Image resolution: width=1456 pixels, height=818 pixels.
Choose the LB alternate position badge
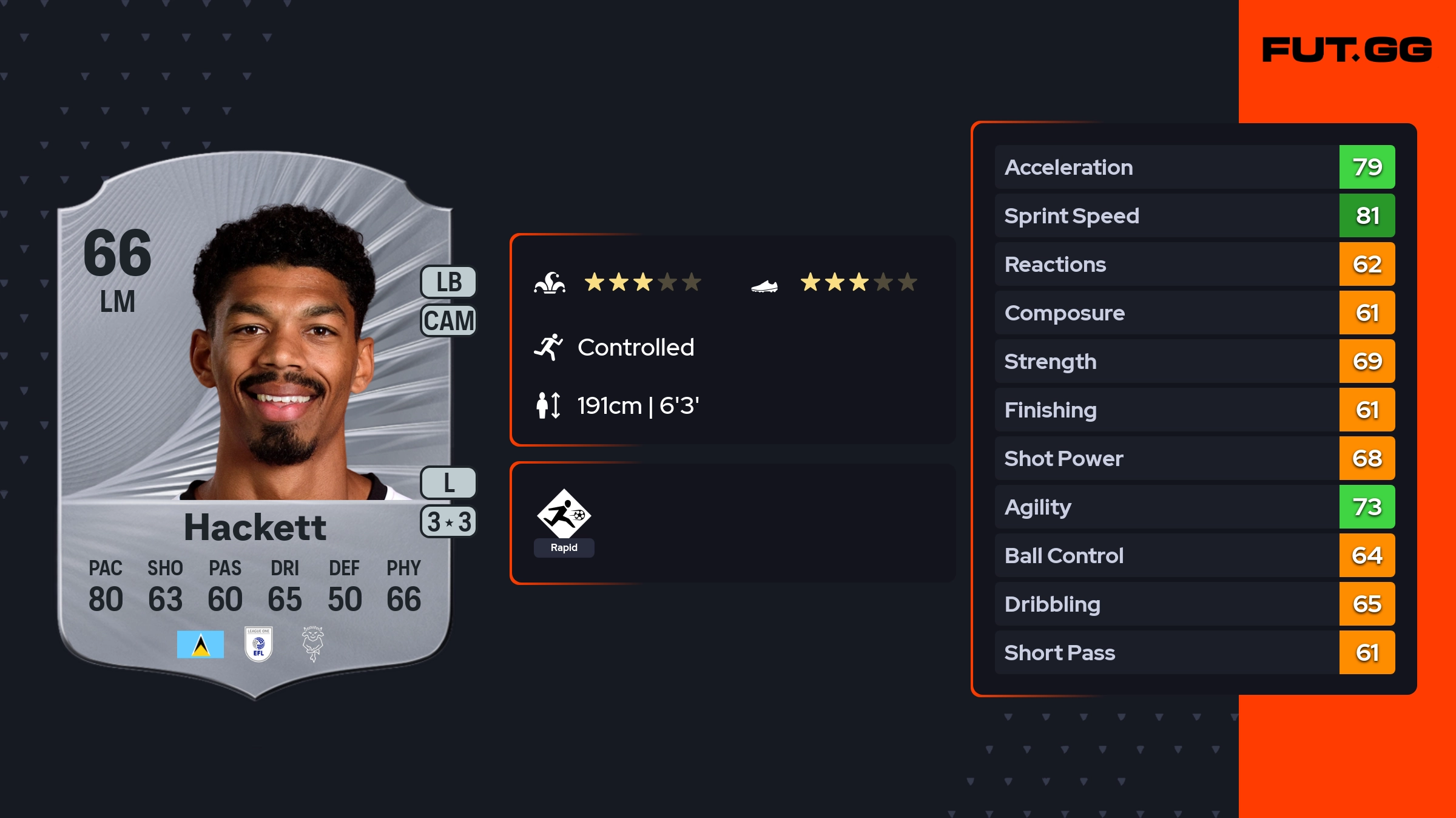[x=449, y=282]
